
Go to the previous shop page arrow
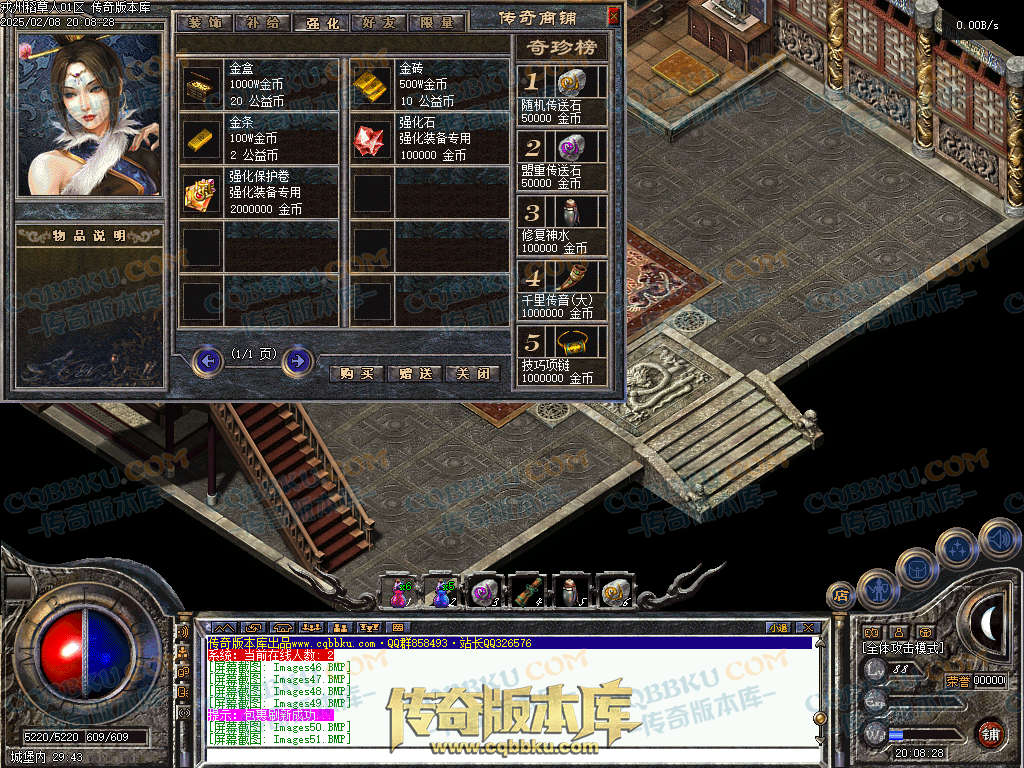click(207, 360)
